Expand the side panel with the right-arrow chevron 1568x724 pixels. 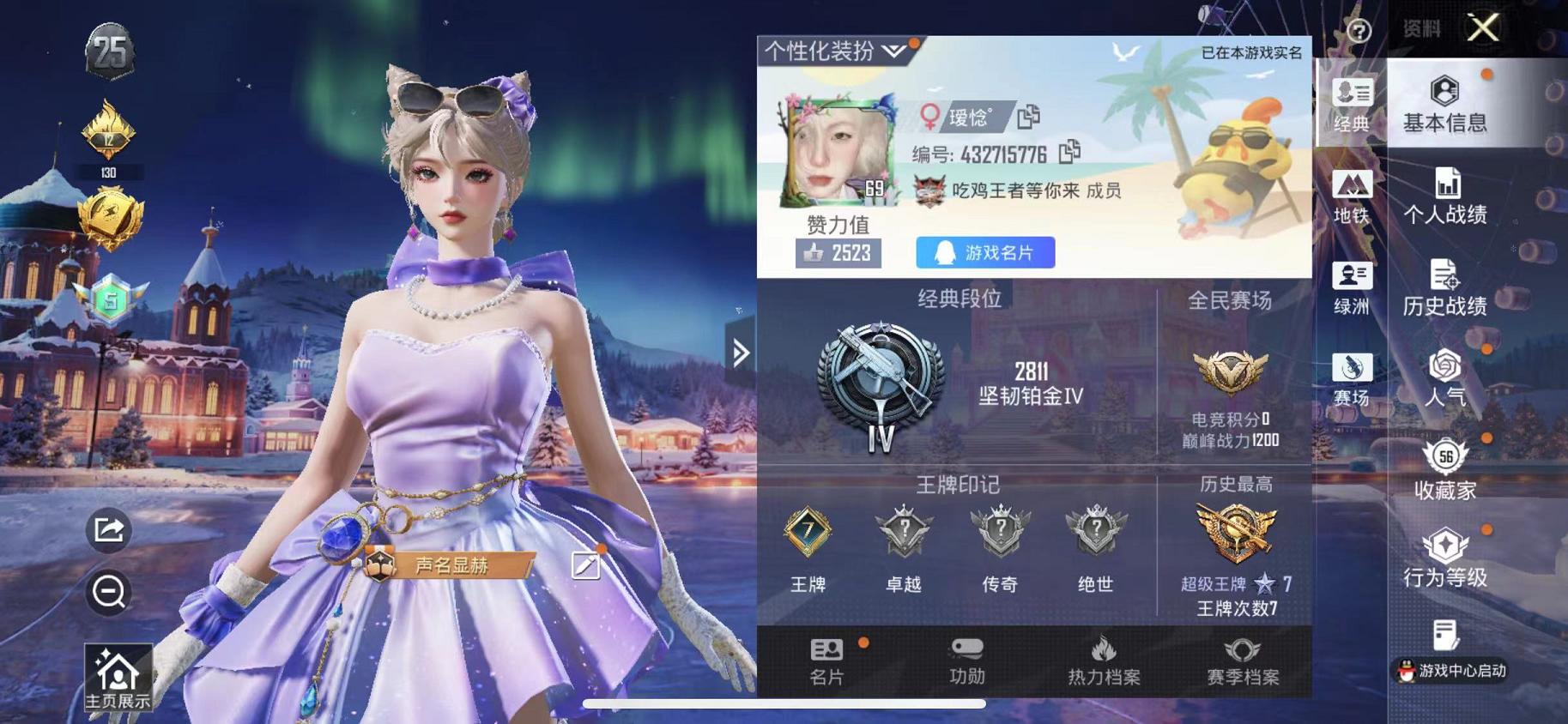pyautogui.click(x=742, y=353)
